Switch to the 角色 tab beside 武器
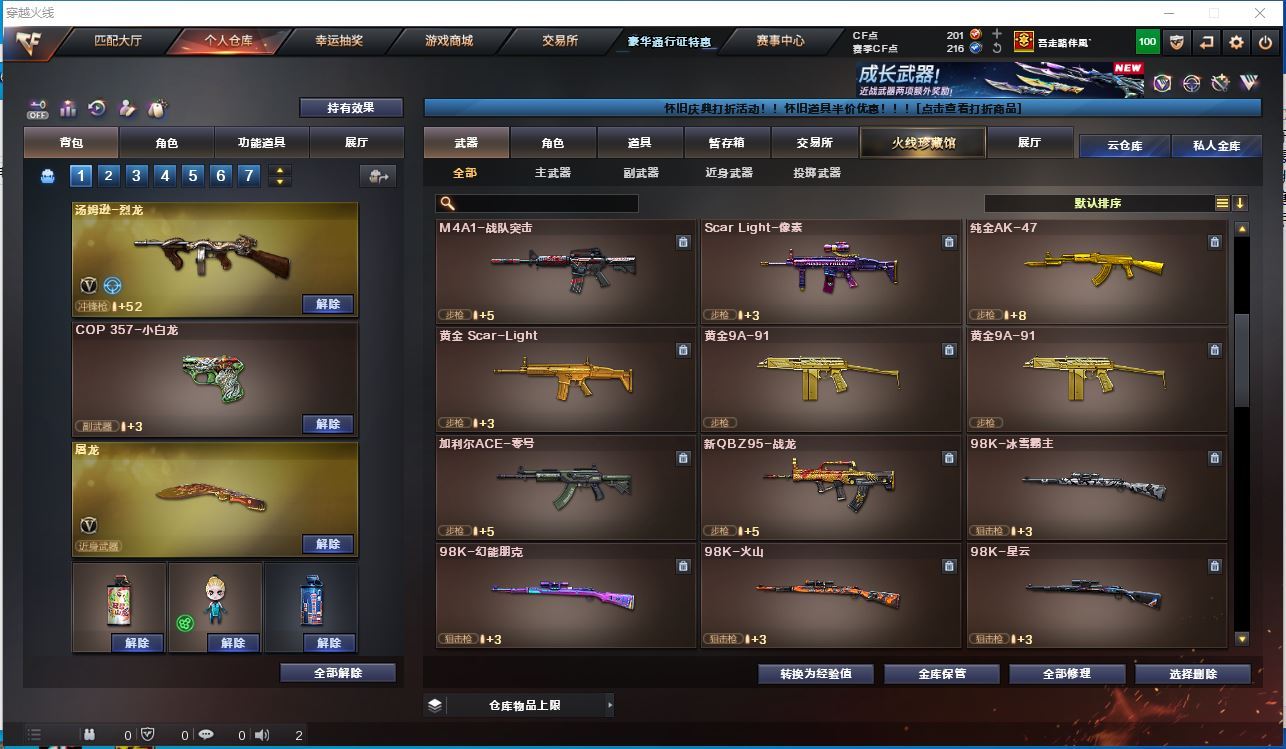1286x749 pixels. point(552,143)
